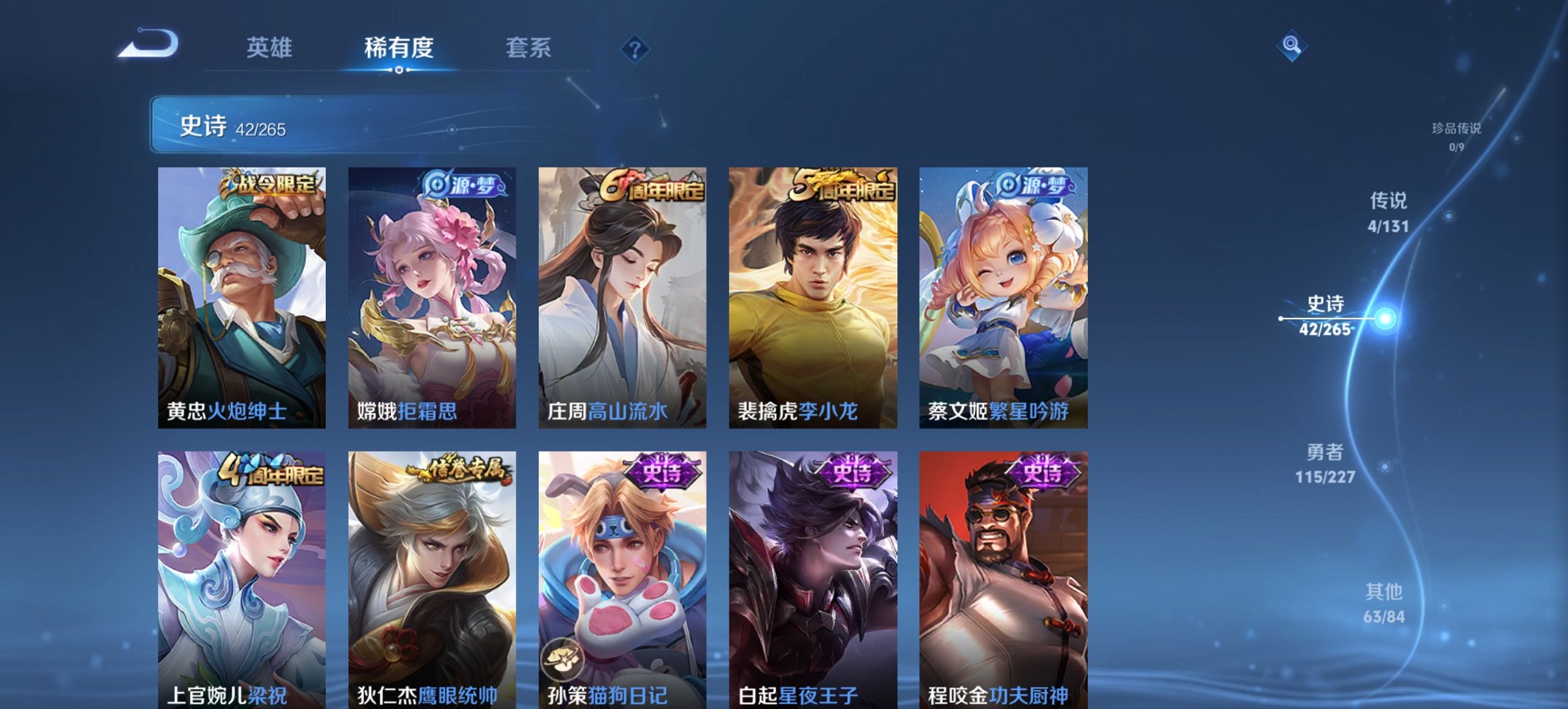Viewport: 1568px width, 709px height.
Task: Switch to the 英雄 tab
Action: 272,48
